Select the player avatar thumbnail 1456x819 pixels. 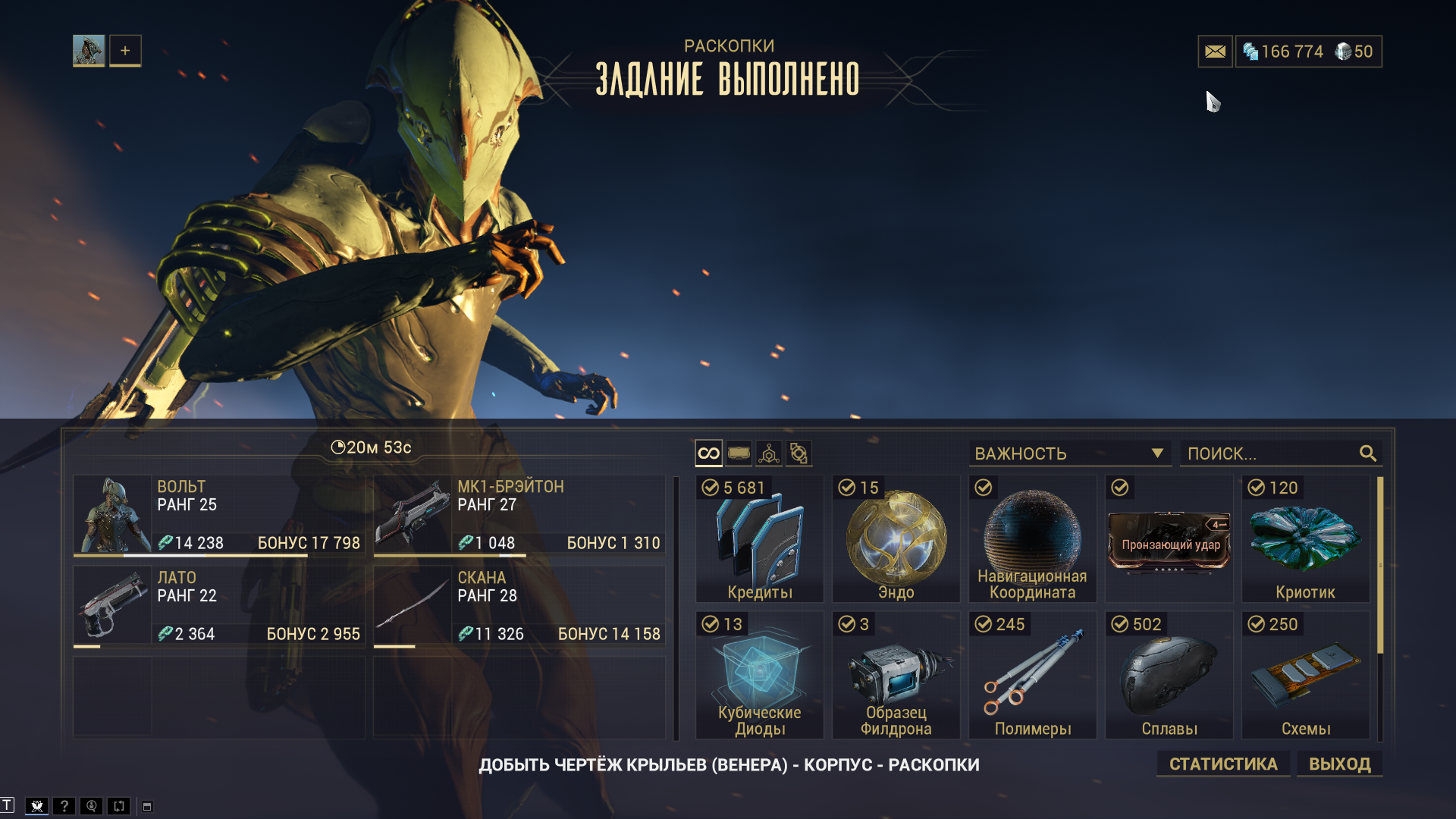coord(89,51)
